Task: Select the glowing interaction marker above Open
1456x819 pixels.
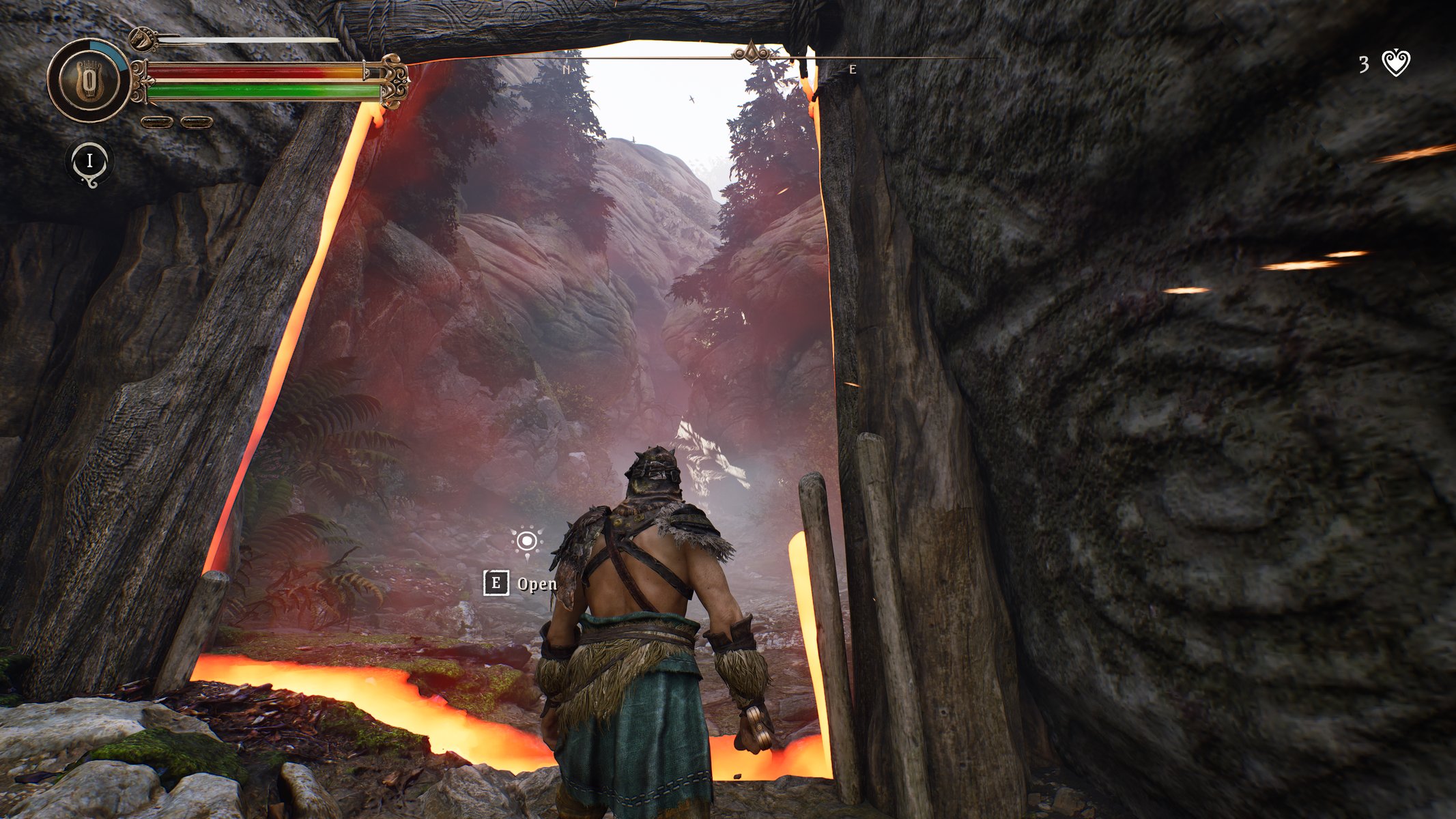Action: point(526,541)
